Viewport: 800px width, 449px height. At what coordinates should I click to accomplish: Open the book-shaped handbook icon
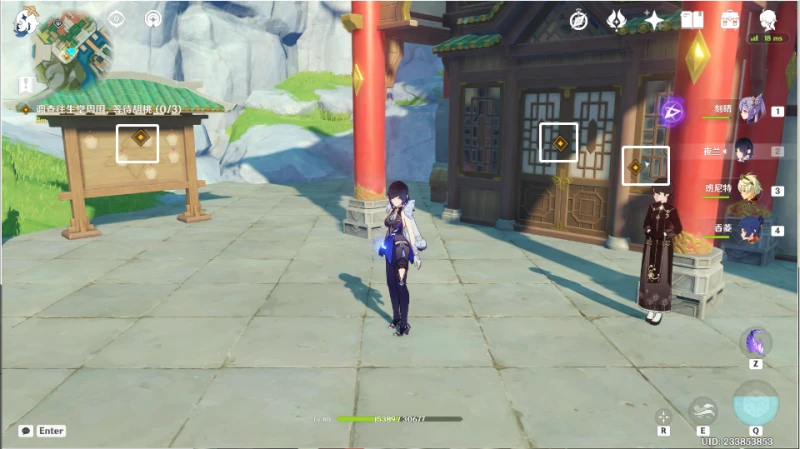click(x=691, y=20)
